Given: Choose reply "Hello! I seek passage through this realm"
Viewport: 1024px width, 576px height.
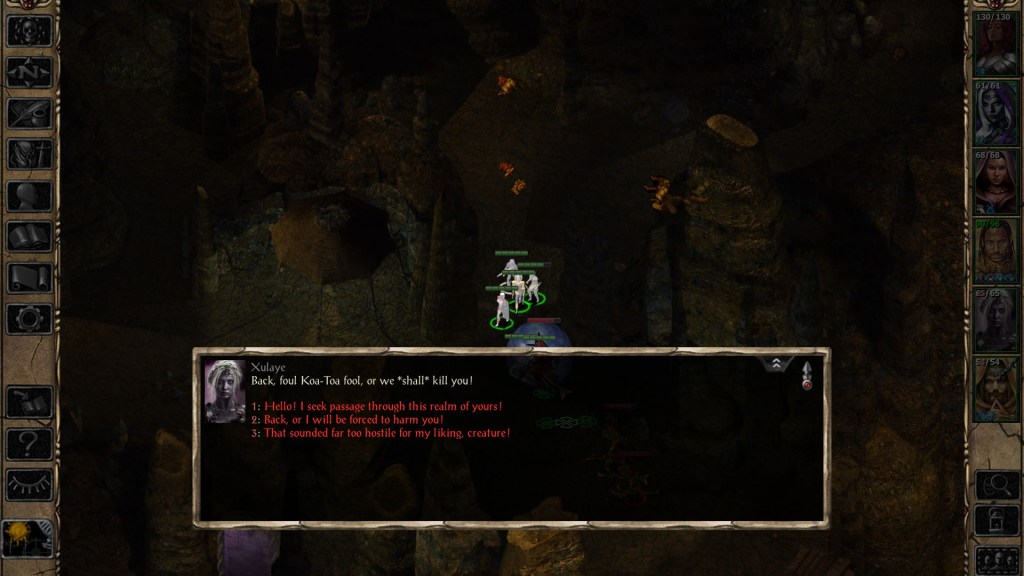Looking at the screenshot, I should (x=383, y=406).
